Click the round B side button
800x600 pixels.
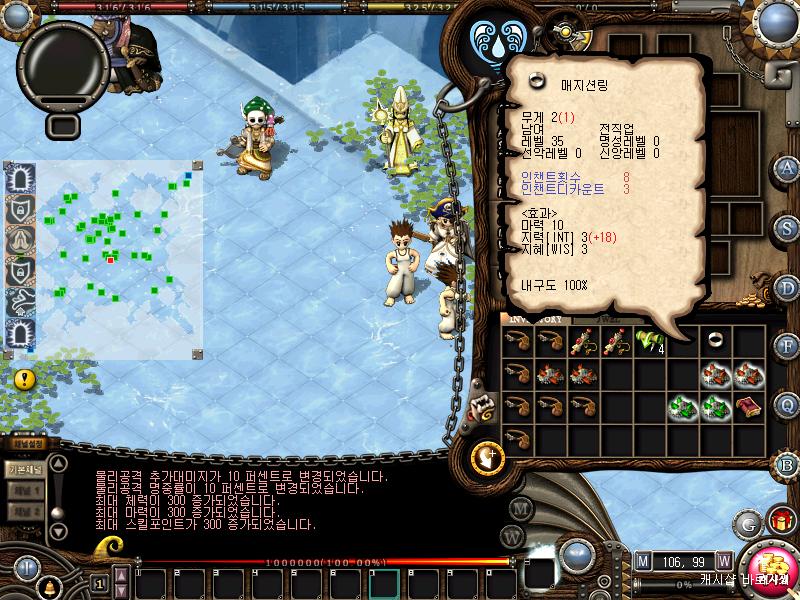coord(787,464)
